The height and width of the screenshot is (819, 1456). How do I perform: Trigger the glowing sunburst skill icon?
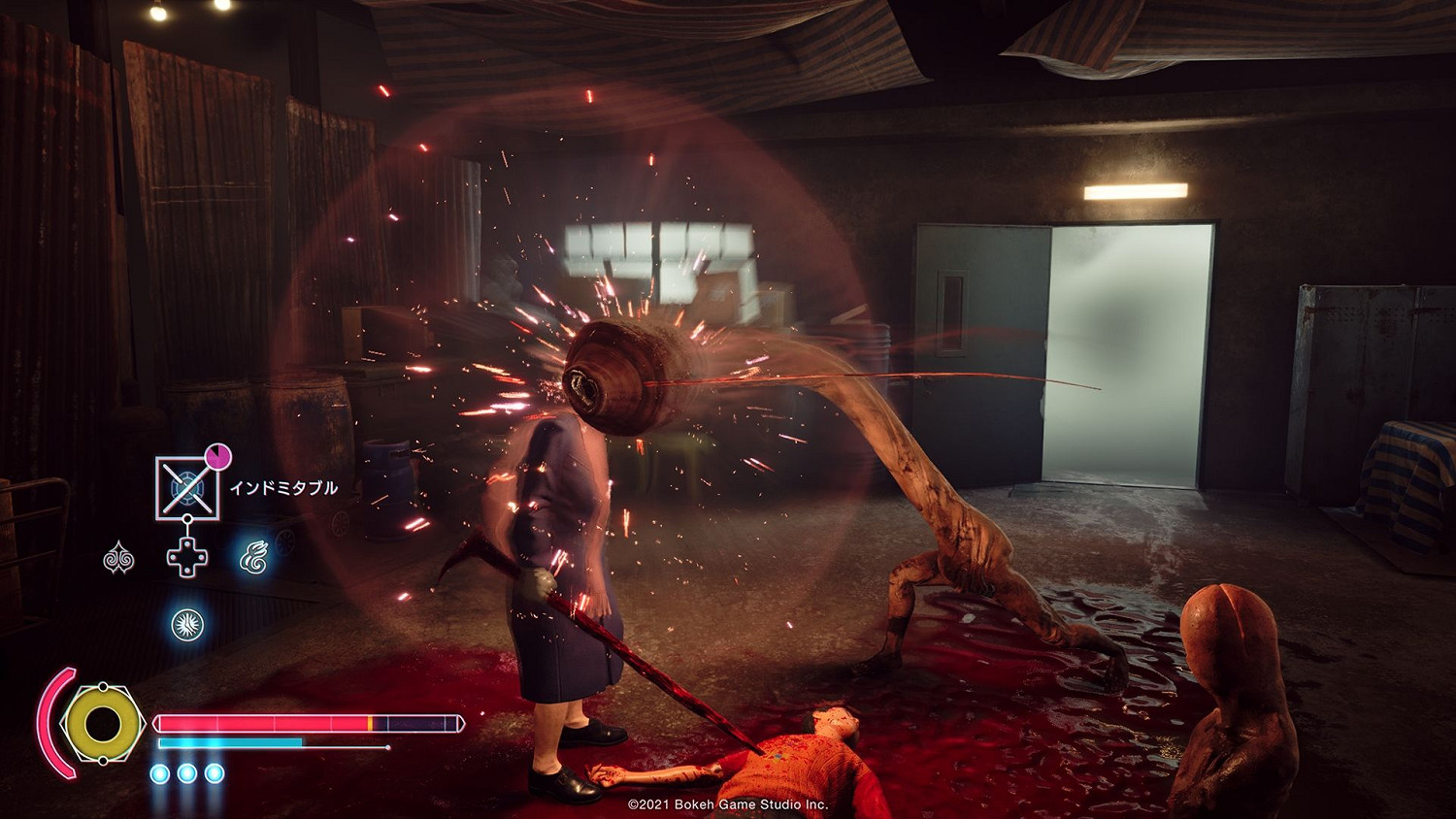186,624
